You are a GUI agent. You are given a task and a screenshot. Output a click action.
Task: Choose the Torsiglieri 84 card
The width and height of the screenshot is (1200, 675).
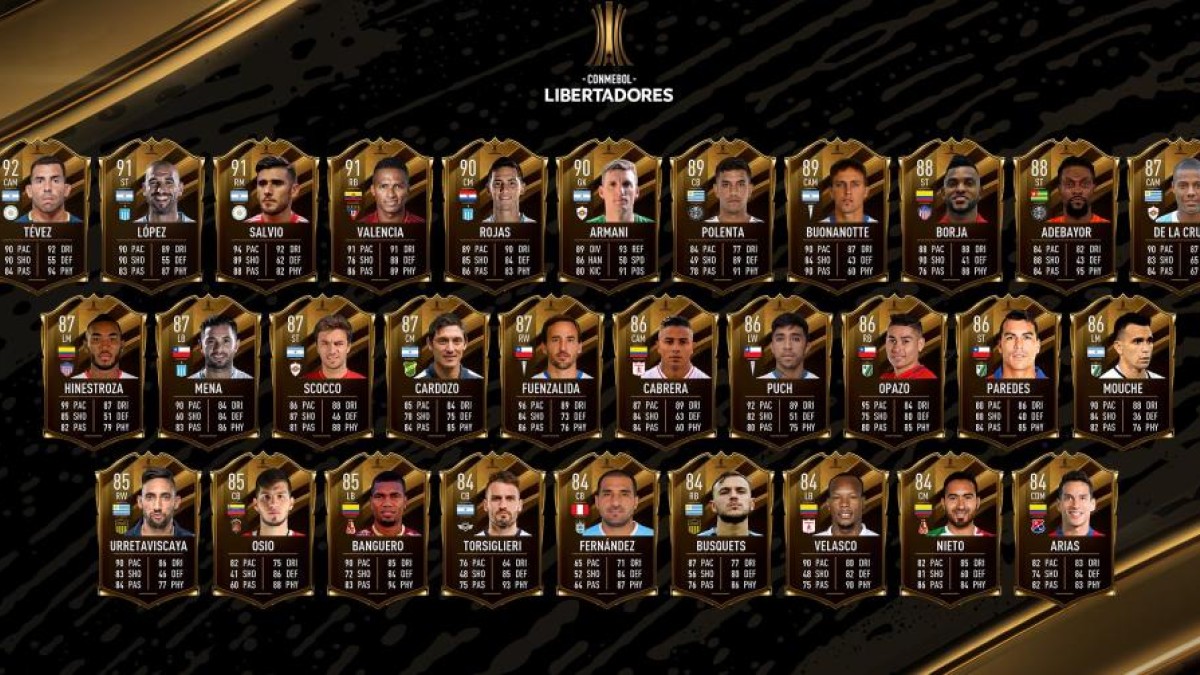(x=492, y=528)
